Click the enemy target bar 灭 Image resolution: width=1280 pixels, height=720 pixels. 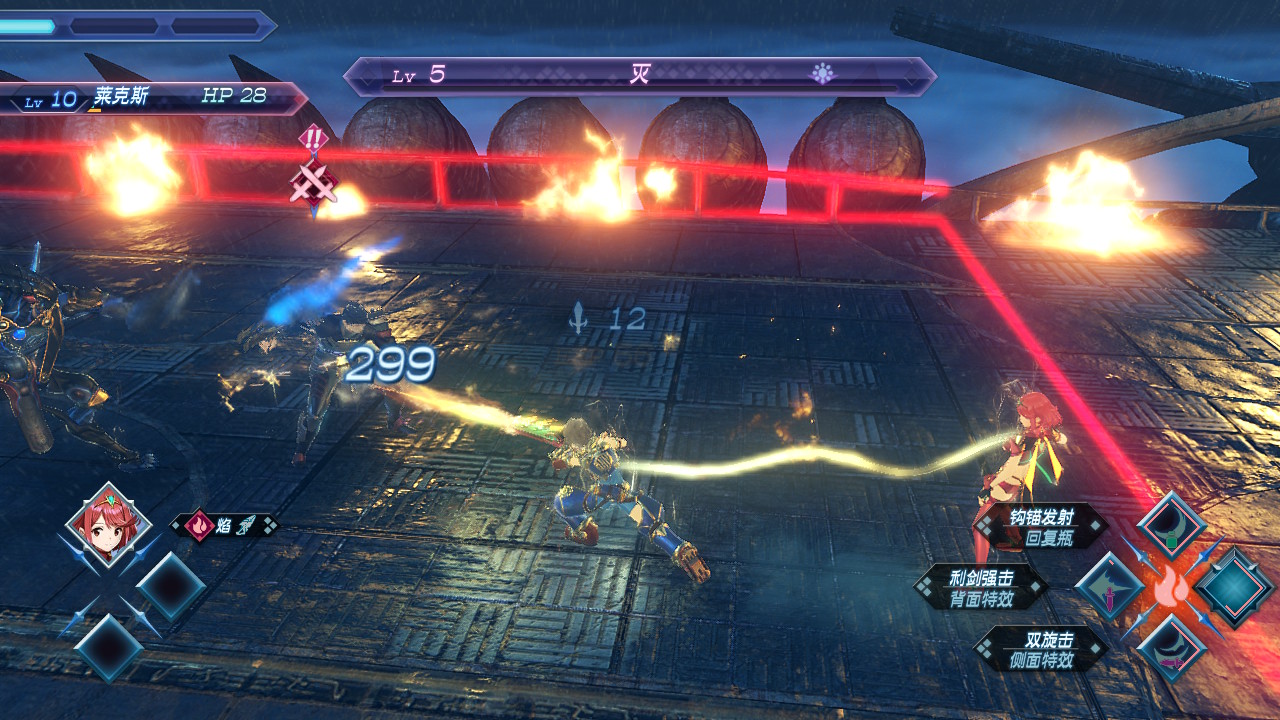tap(640, 76)
